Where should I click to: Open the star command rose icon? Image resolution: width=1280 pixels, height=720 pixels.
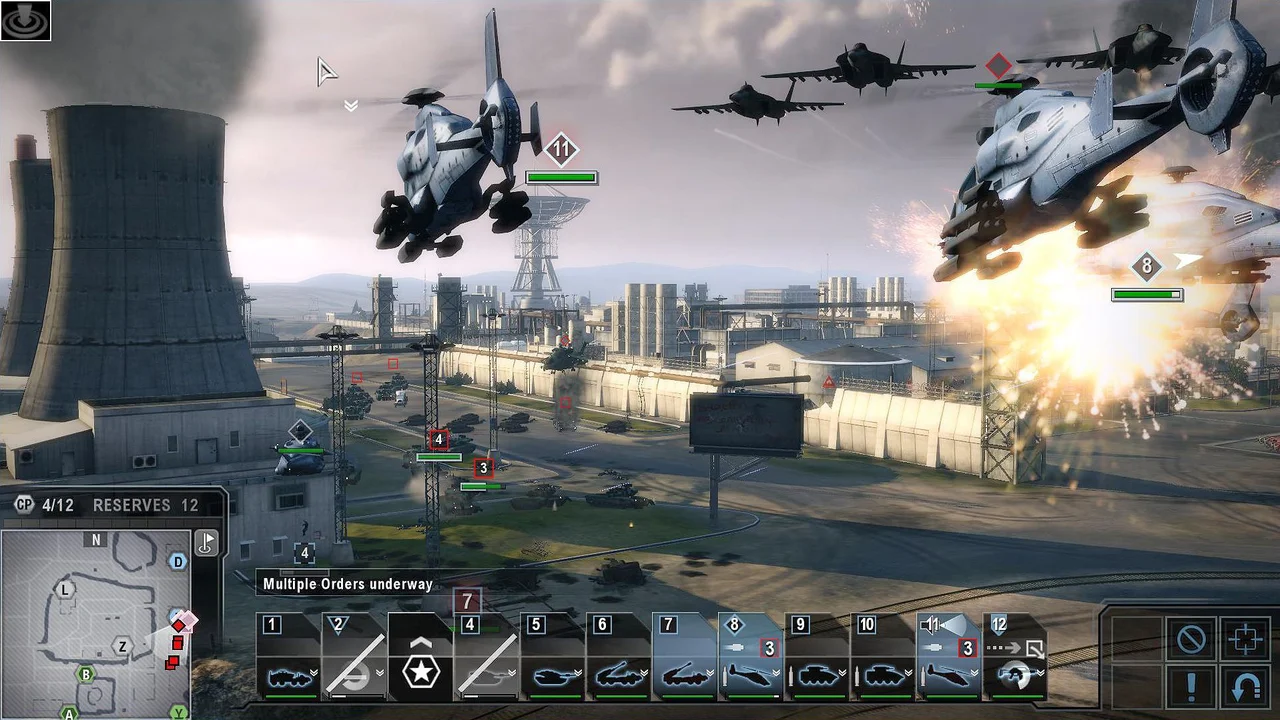coord(421,669)
